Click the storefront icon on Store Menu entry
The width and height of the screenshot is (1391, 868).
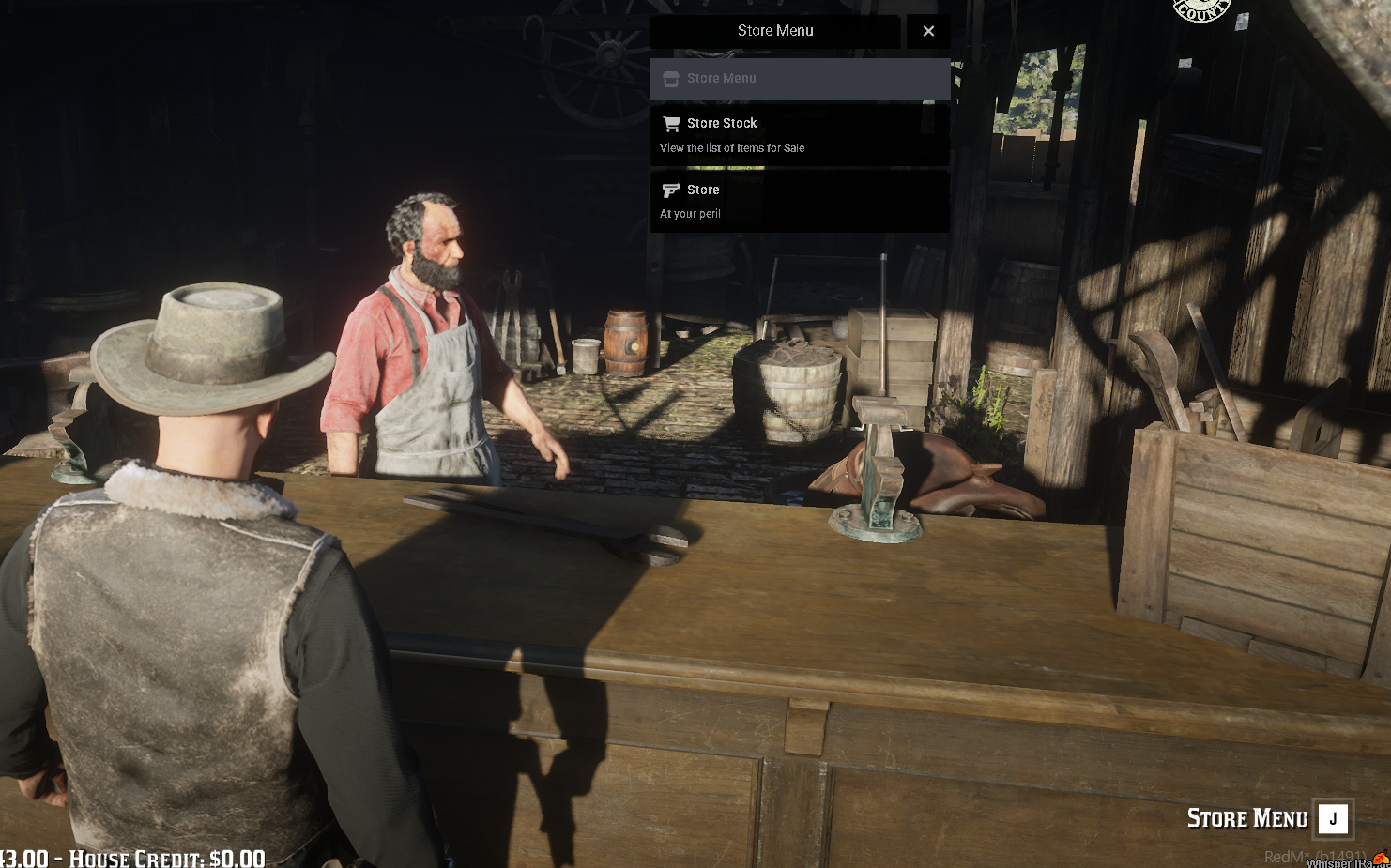(x=671, y=79)
